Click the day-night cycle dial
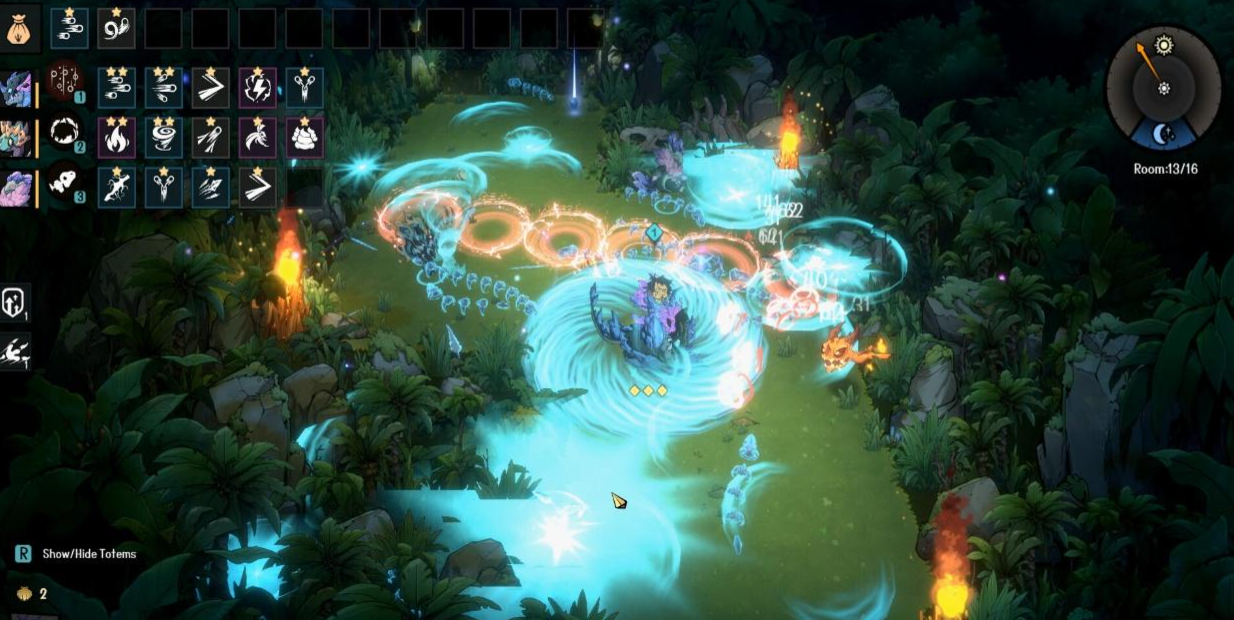Screen dimensions: 1234x620 (x=1163, y=88)
